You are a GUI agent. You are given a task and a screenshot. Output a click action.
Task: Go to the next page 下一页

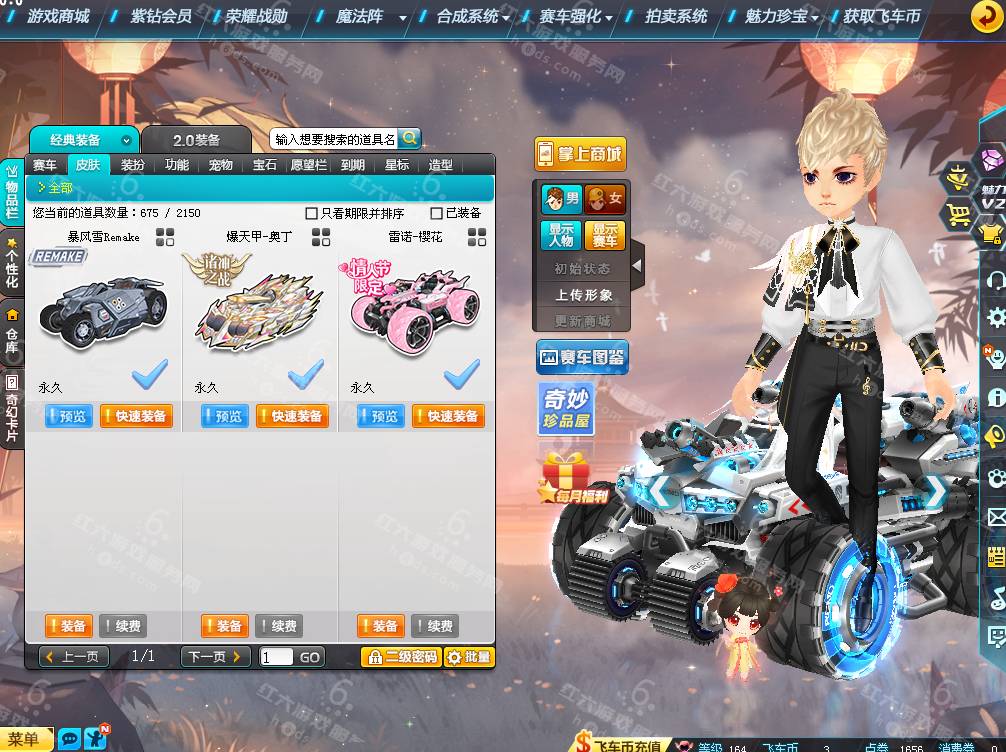coord(215,657)
